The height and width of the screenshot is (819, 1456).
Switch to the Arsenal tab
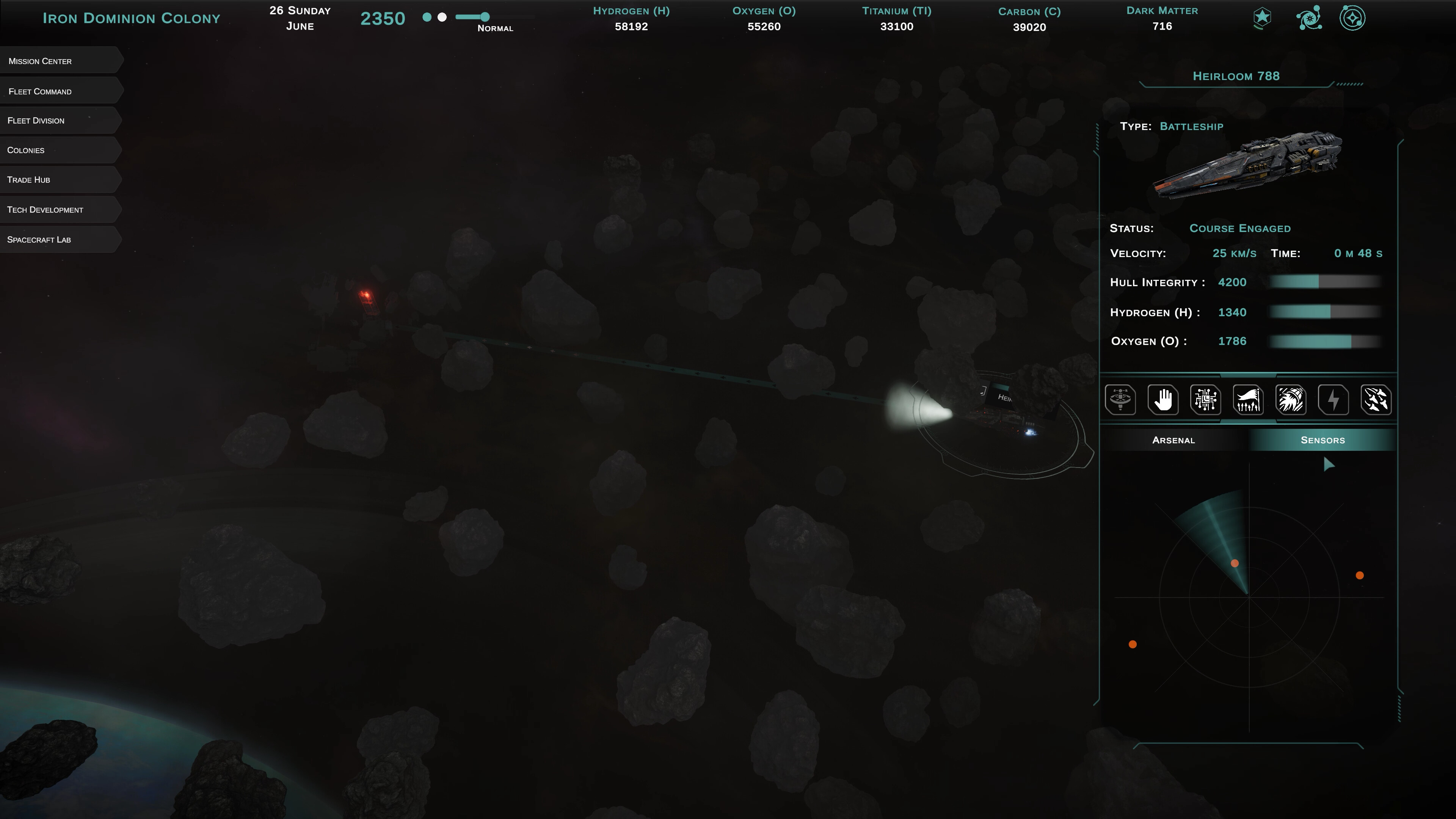(1174, 440)
